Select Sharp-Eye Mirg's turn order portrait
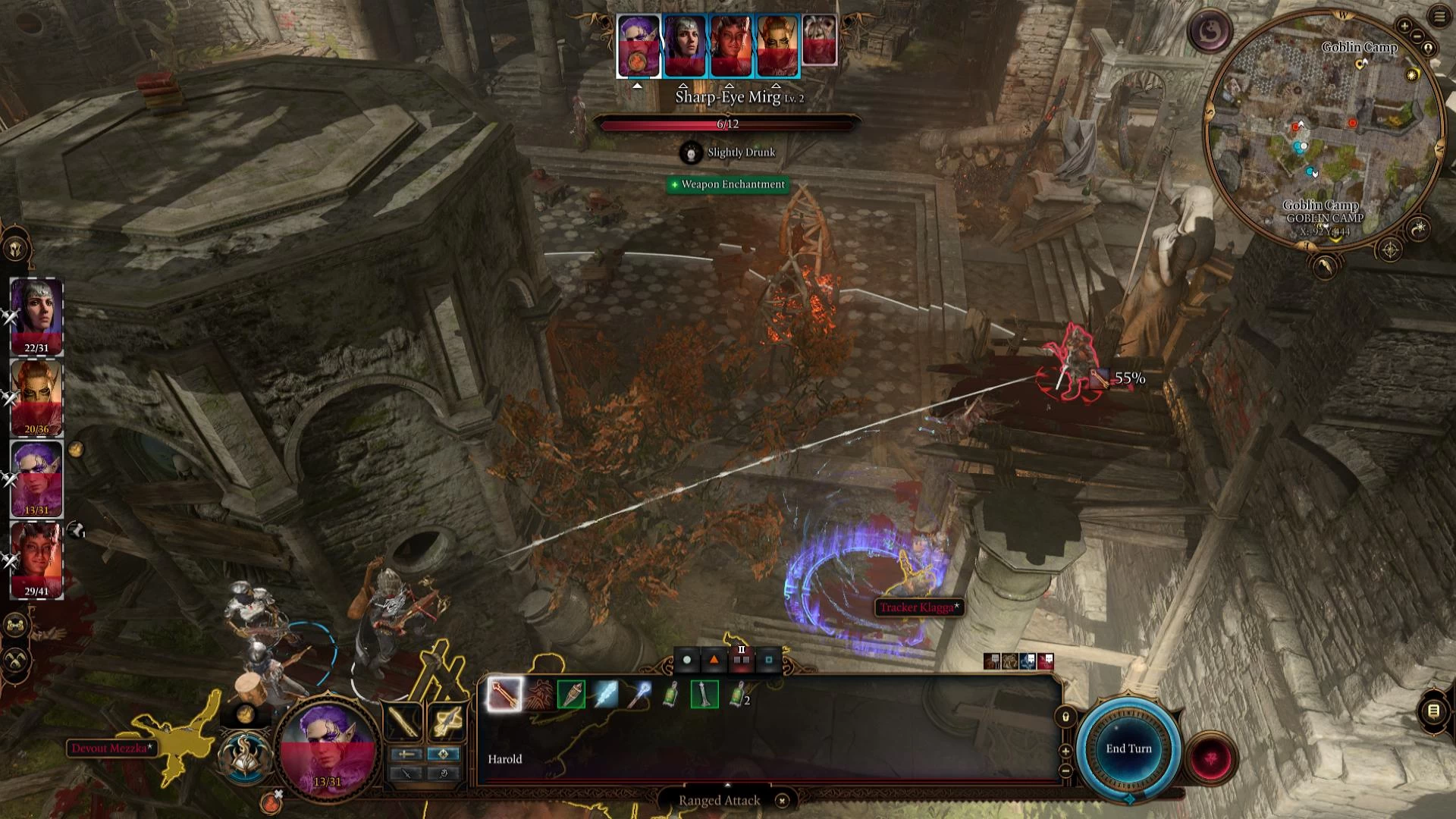The height and width of the screenshot is (819, 1456). point(639,45)
